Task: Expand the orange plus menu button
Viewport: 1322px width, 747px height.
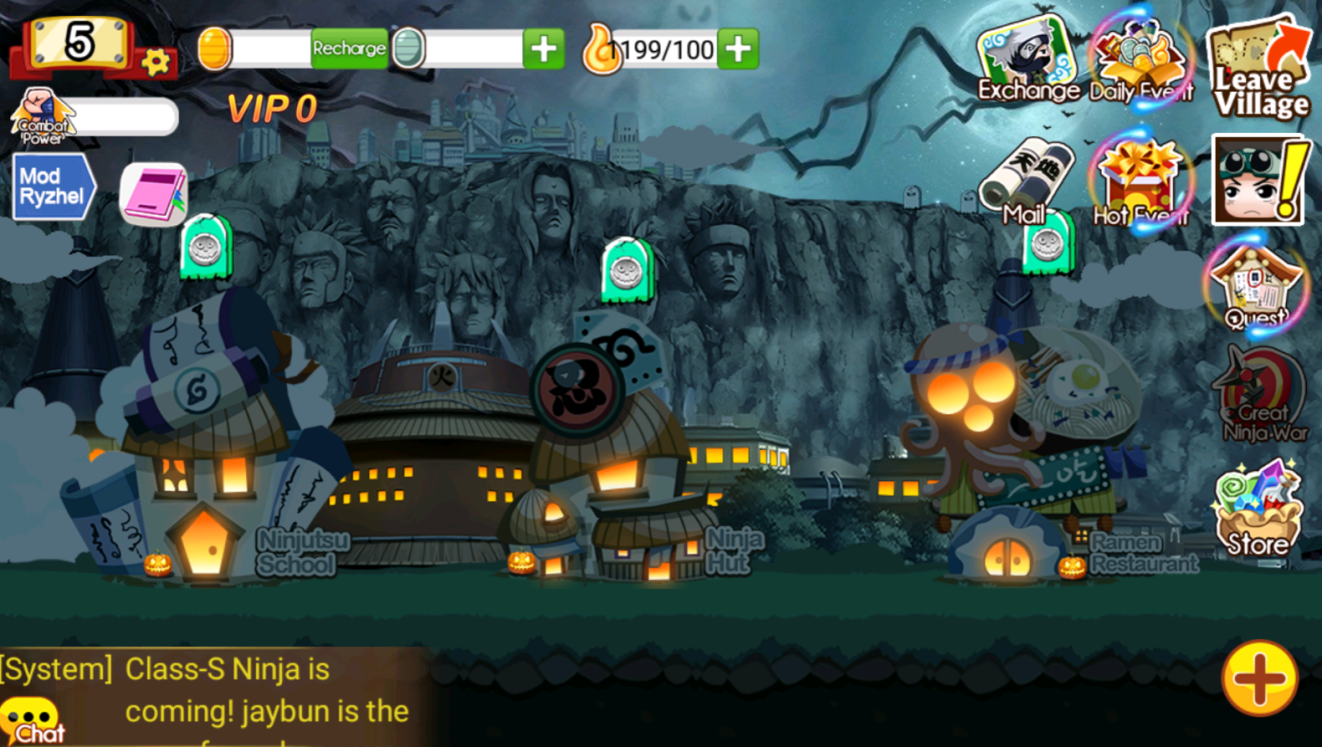Action: (1259, 678)
